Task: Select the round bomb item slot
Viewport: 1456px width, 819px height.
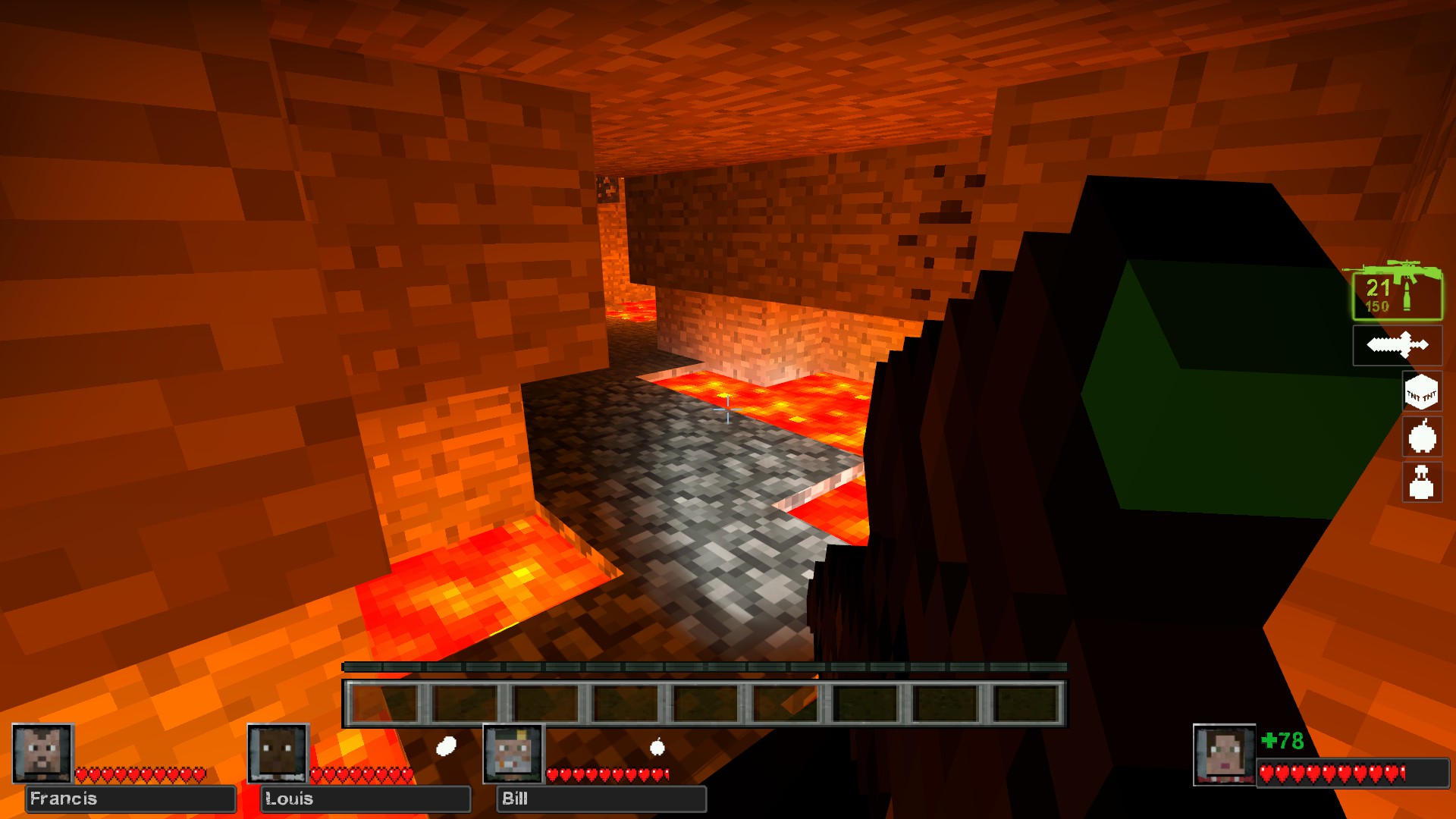Action: coord(1421,437)
